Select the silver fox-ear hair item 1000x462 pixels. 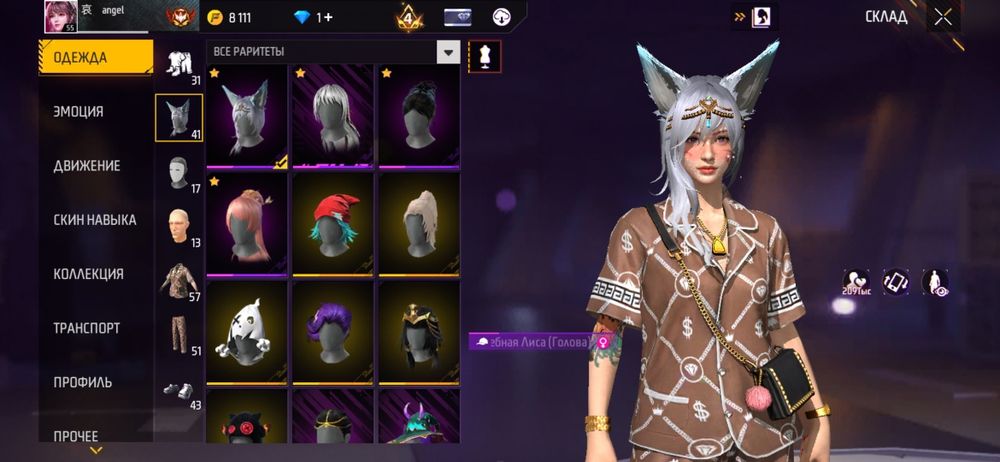point(247,114)
